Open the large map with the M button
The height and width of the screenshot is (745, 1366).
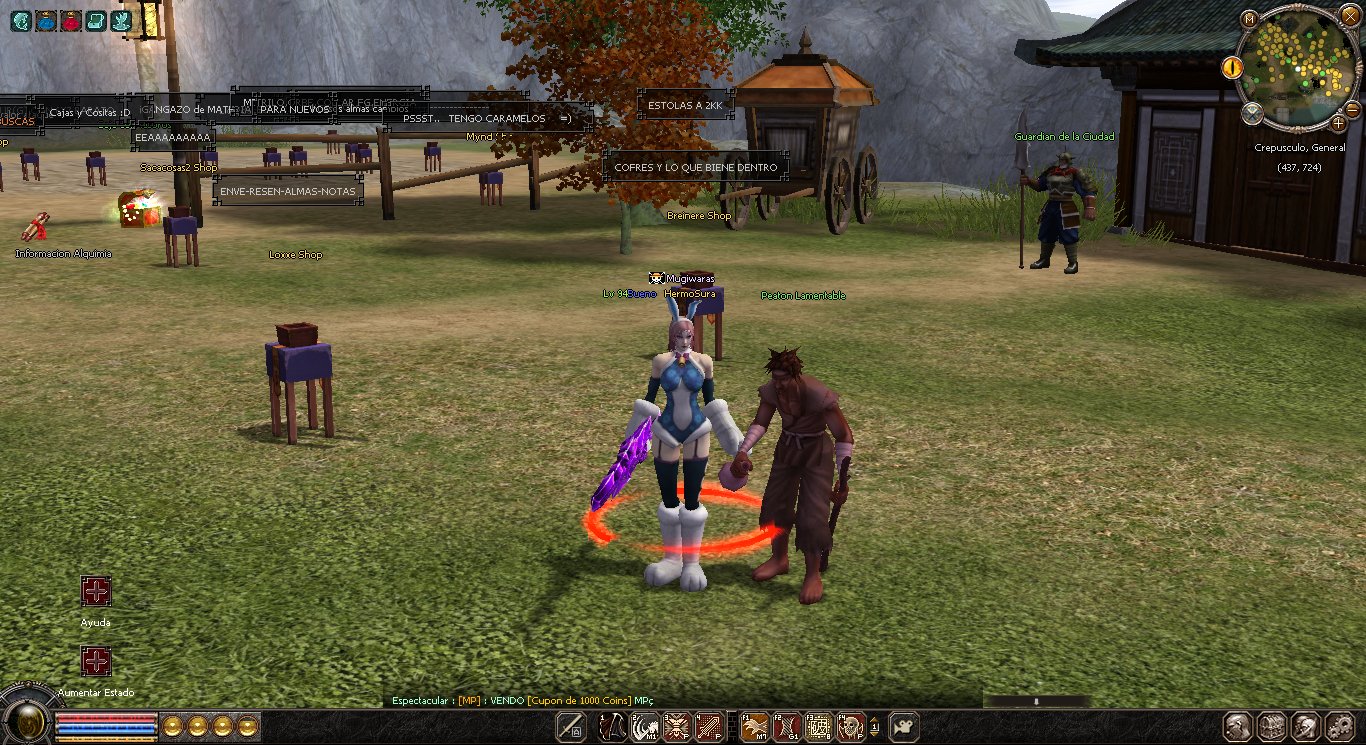tap(1249, 19)
